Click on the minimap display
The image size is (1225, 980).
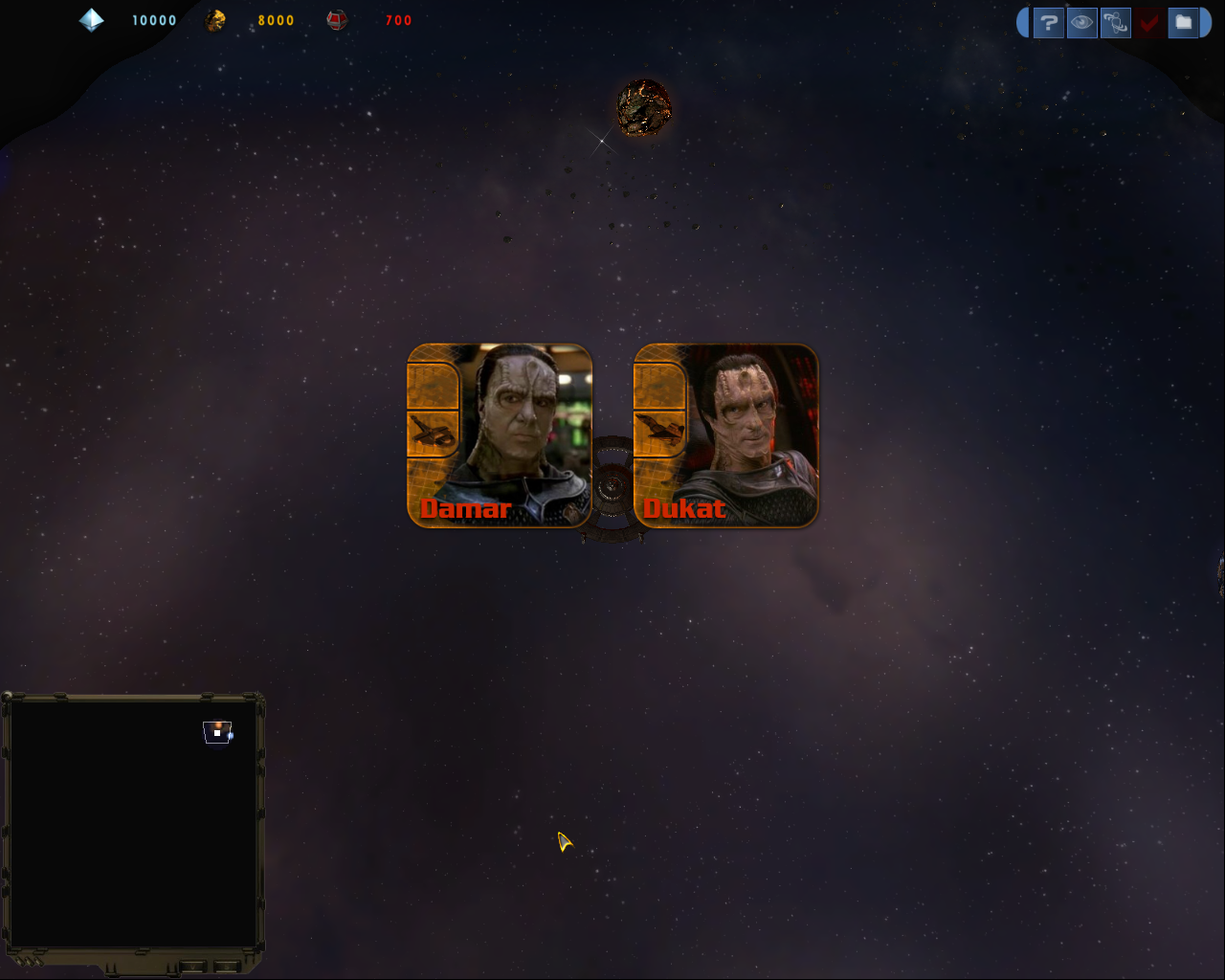click(x=133, y=823)
